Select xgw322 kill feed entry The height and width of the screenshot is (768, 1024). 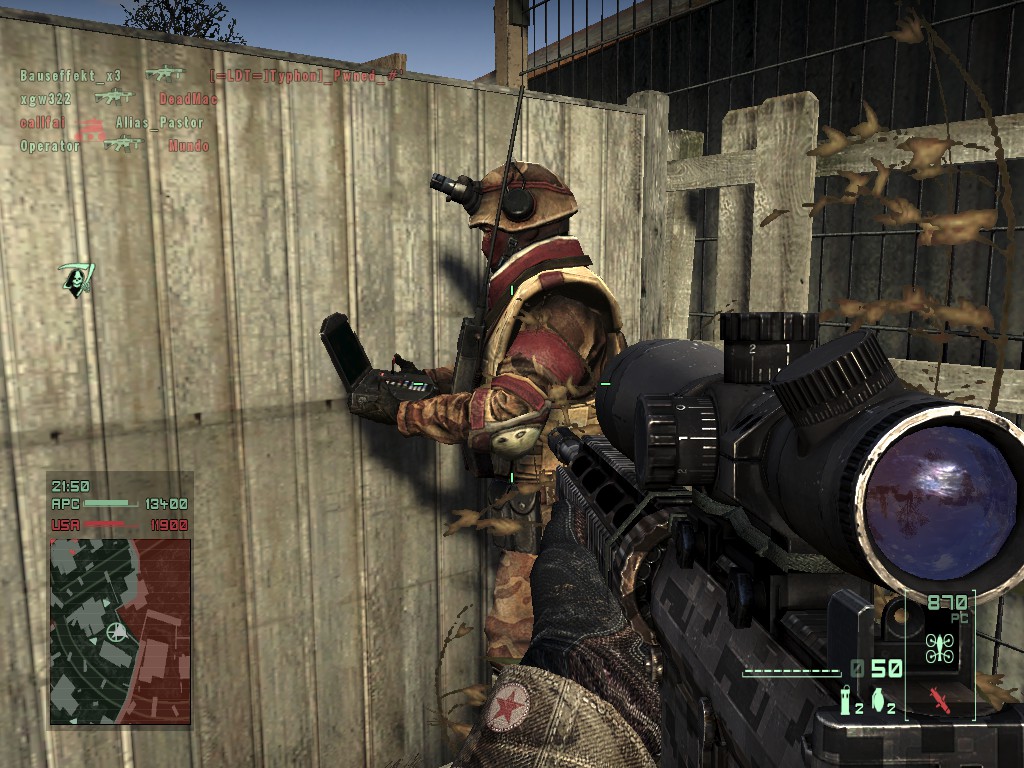(x=45, y=98)
